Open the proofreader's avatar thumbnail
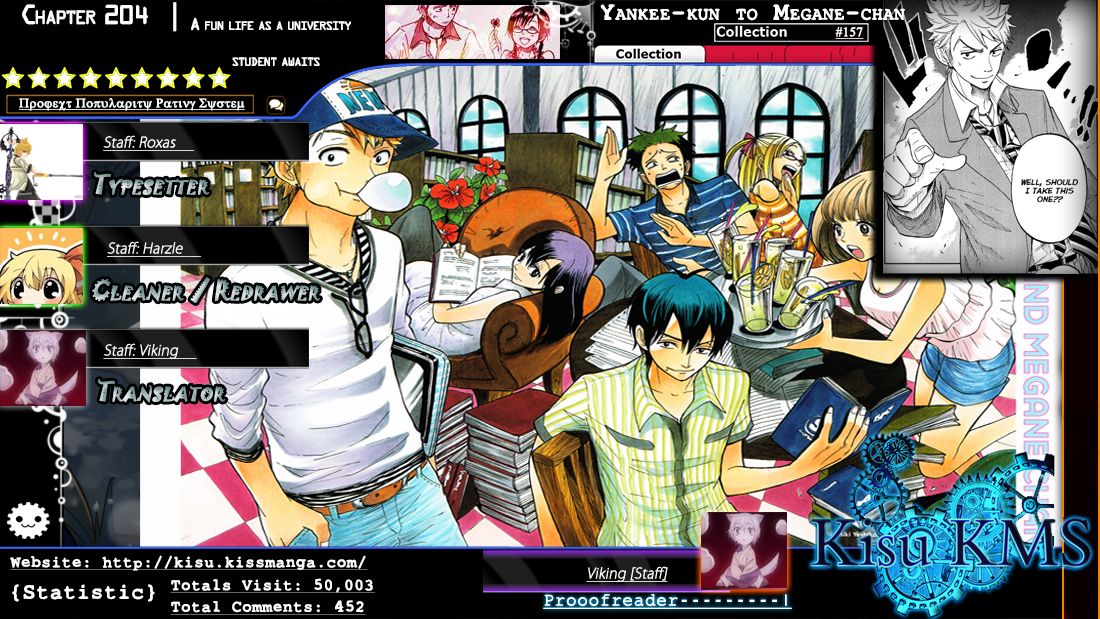 (x=742, y=550)
